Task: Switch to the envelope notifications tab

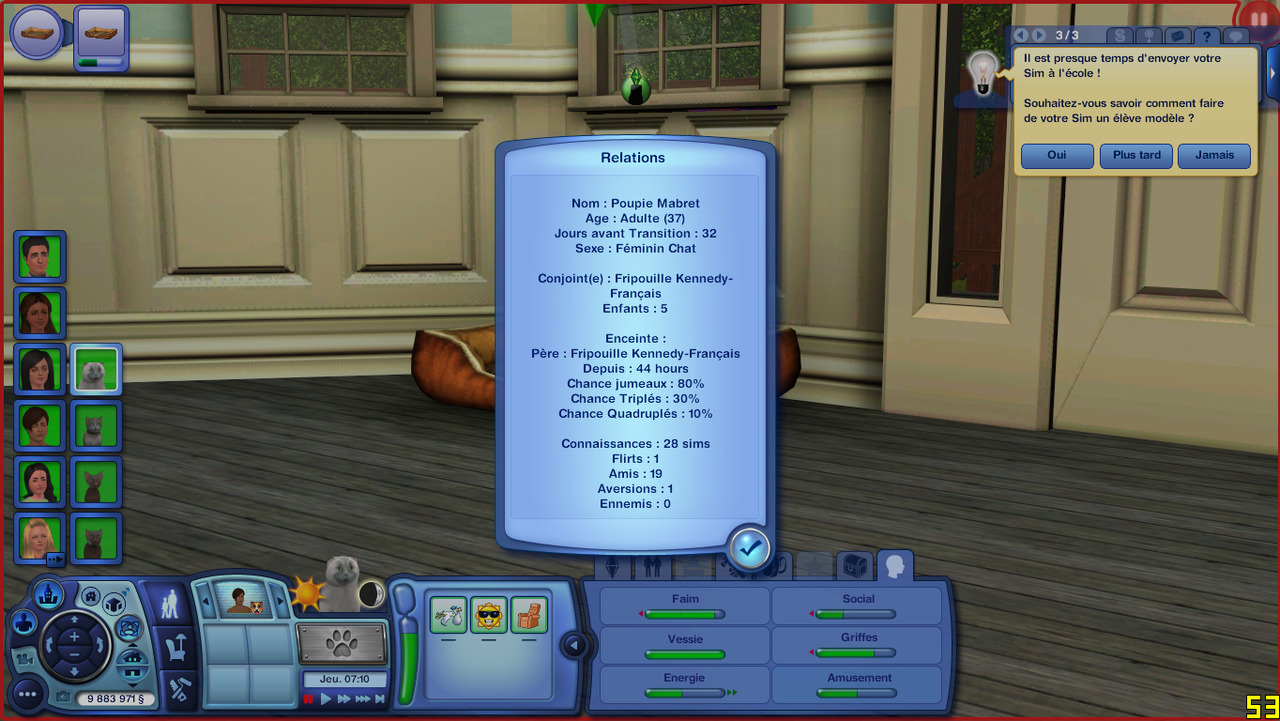Action: click(x=1177, y=36)
